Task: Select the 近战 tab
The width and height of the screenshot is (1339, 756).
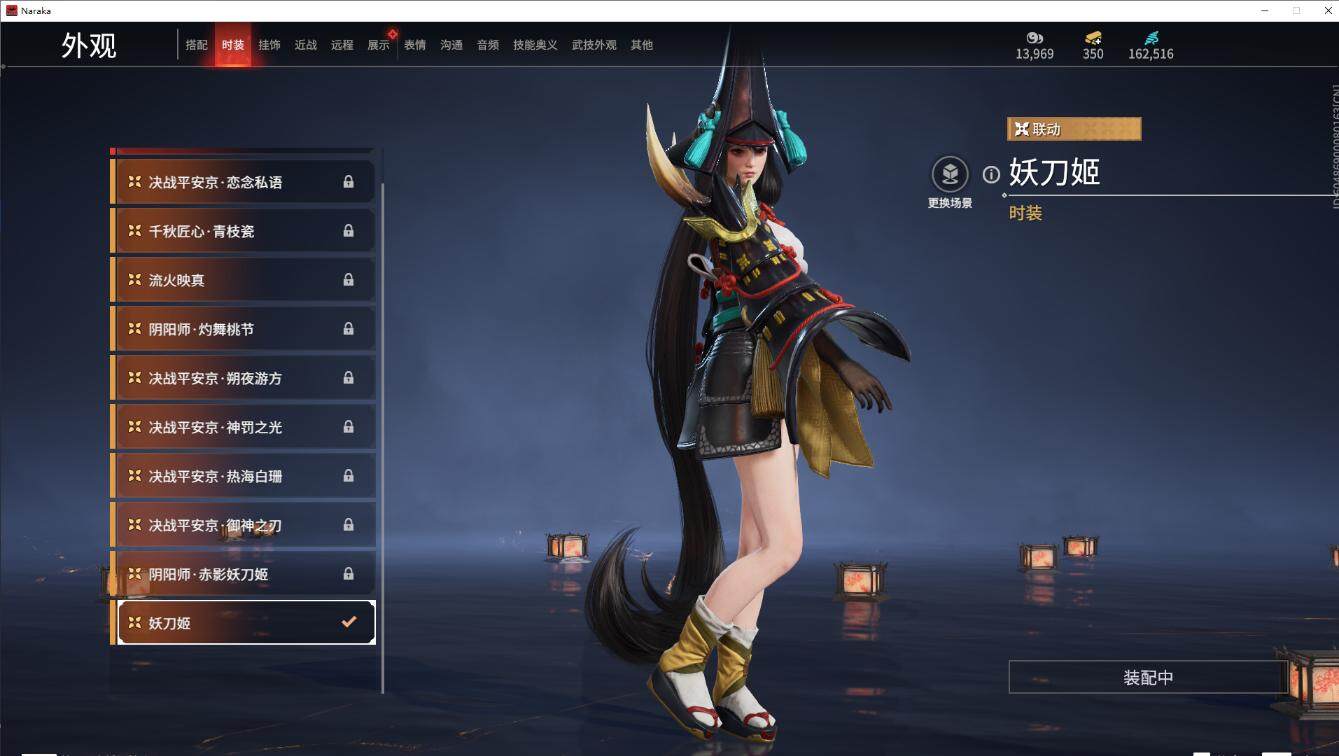Action: pos(305,45)
